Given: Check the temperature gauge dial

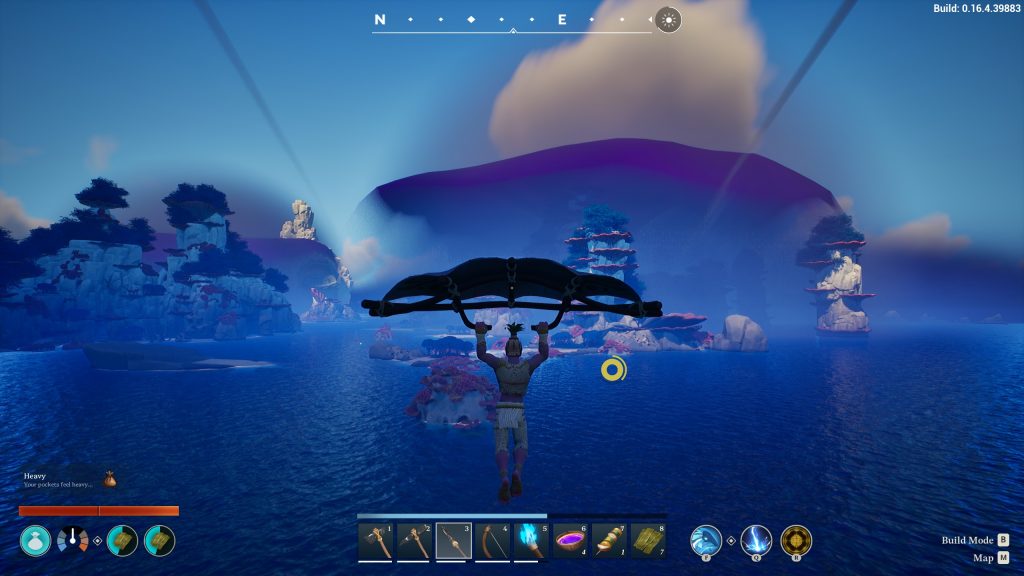Looking at the screenshot, I should (x=73, y=541).
